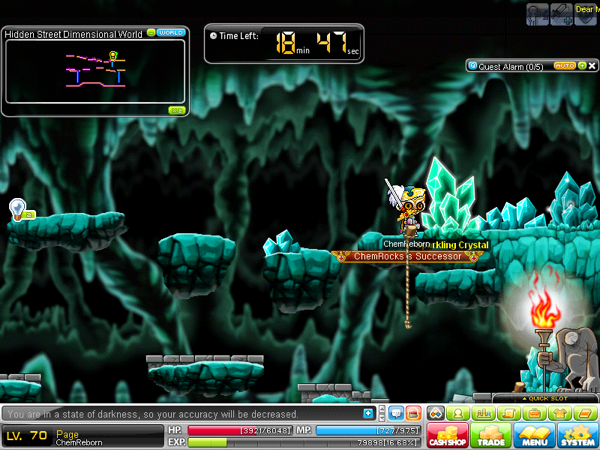Image resolution: width=600 pixels, height=450 pixels.
Task: Click the red button beside the chat bubble
Action: (413, 413)
